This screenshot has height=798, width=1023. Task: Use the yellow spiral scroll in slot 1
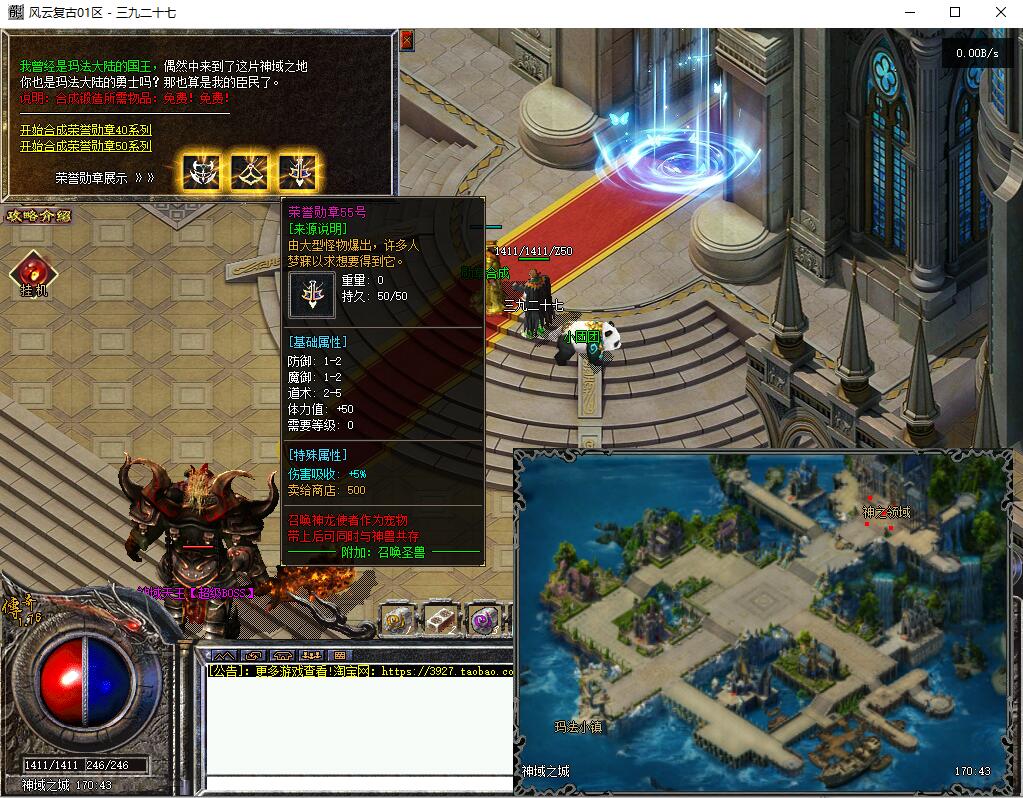pyautogui.click(x=397, y=620)
